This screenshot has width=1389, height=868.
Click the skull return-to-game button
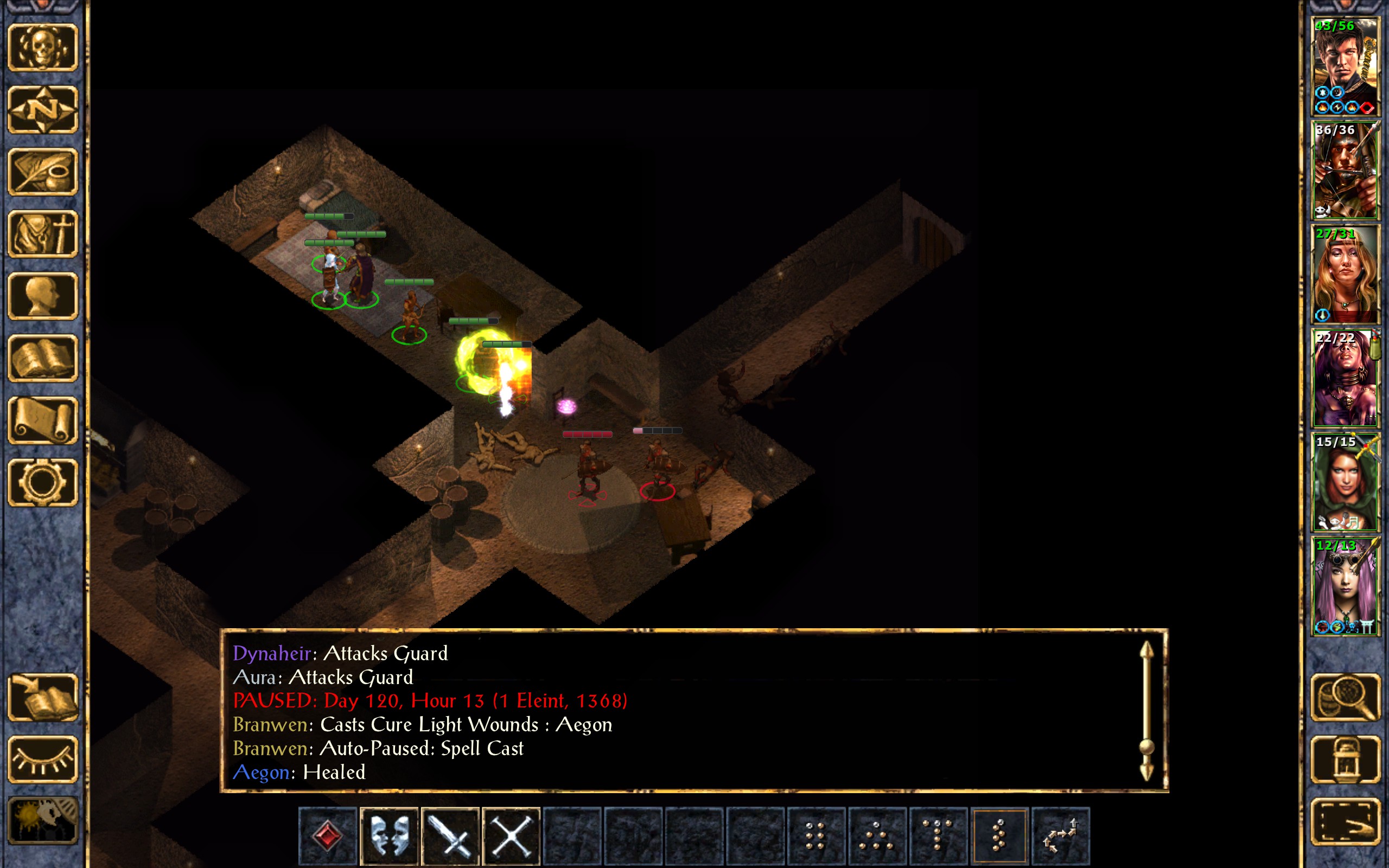(42, 48)
